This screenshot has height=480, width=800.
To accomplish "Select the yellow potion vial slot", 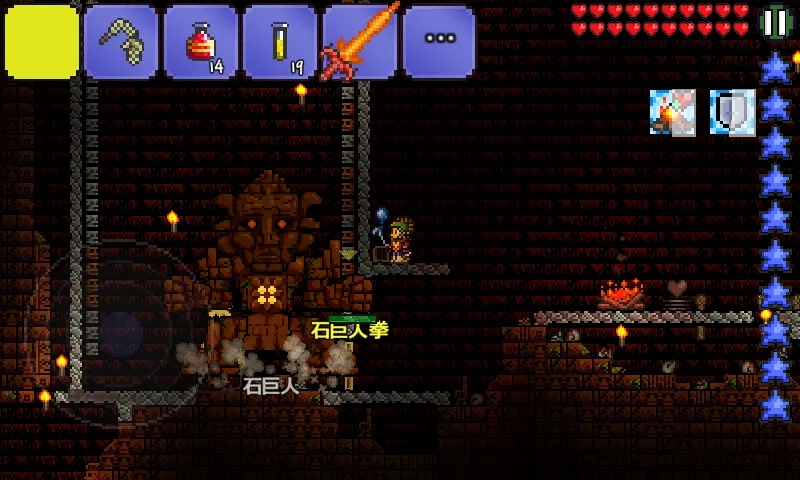I will pos(281,41).
